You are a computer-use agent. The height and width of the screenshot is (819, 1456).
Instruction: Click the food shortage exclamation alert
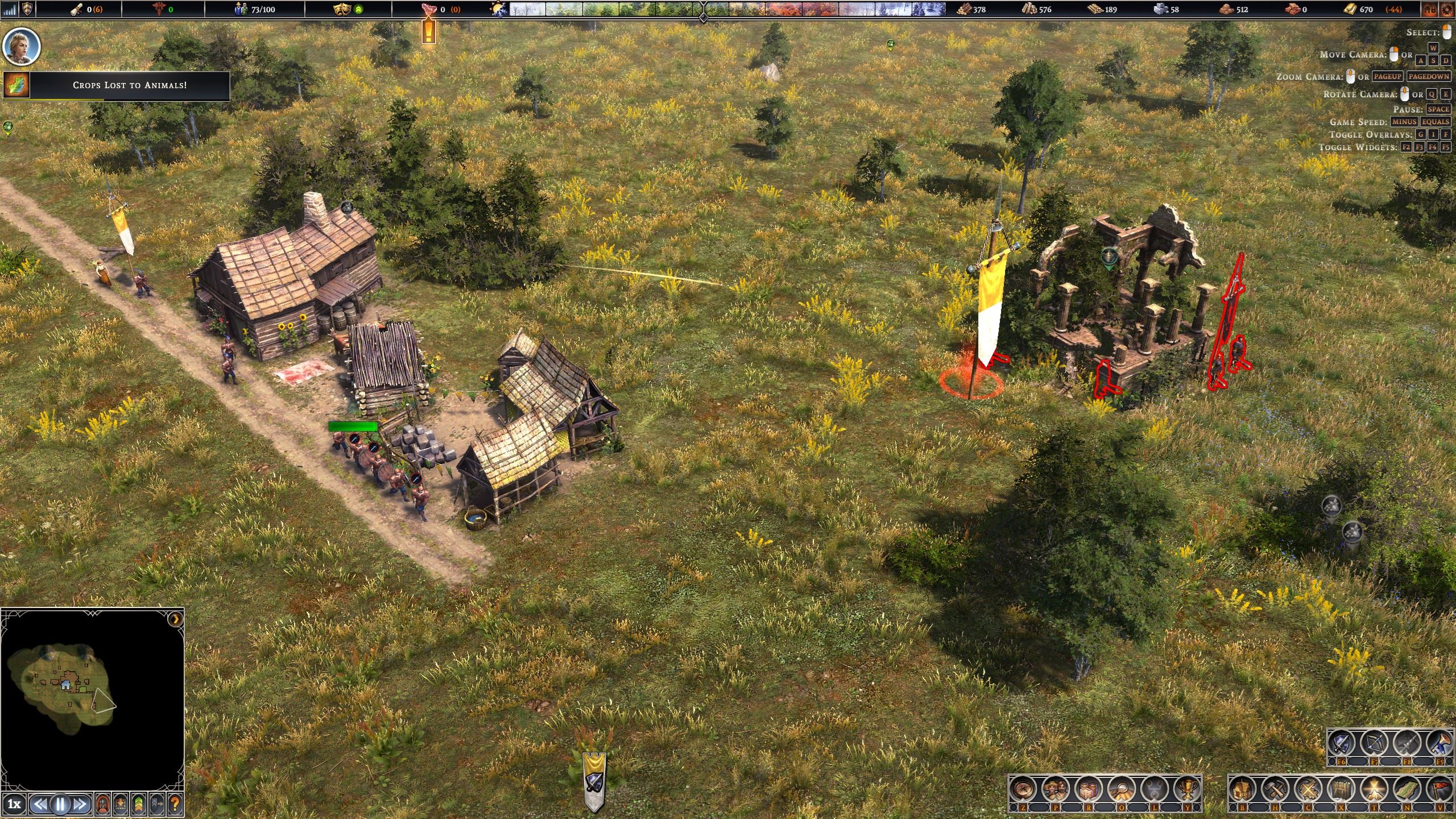[x=428, y=30]
